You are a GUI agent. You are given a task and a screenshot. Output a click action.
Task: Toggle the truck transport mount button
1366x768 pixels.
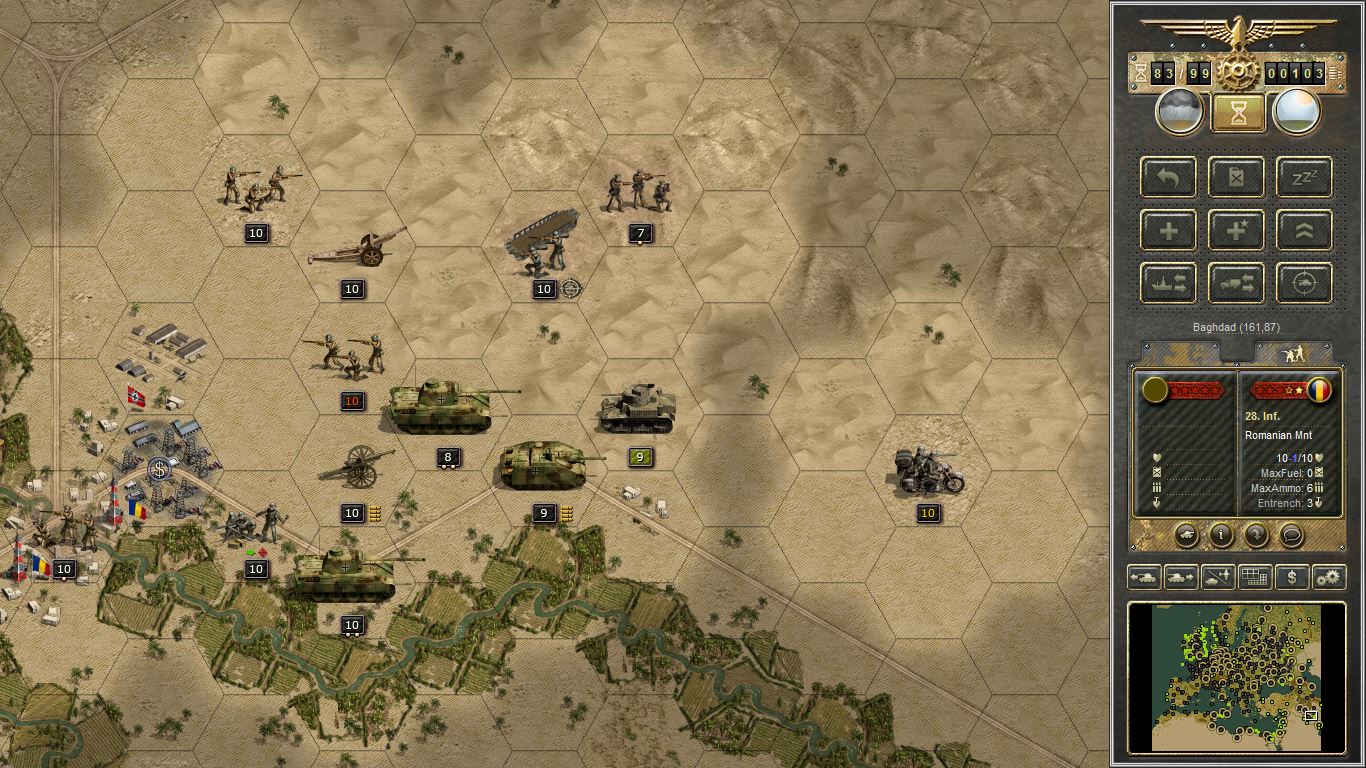1236,283
